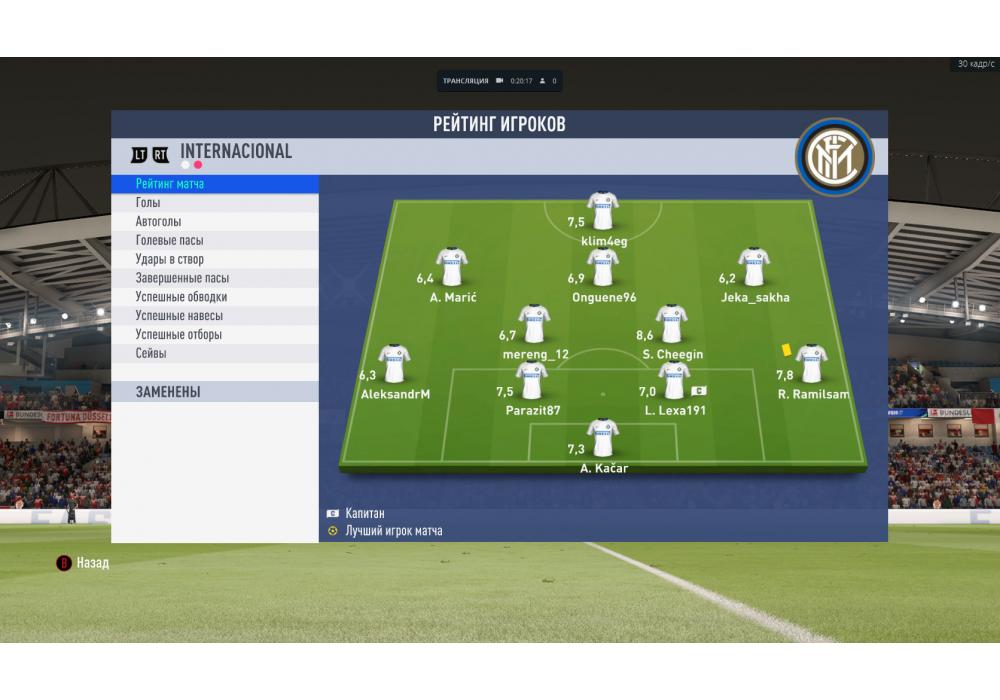This screenshot has height=700, width=1000.
Task: Select Удары в створ entry
Action: tap(216, 260)
